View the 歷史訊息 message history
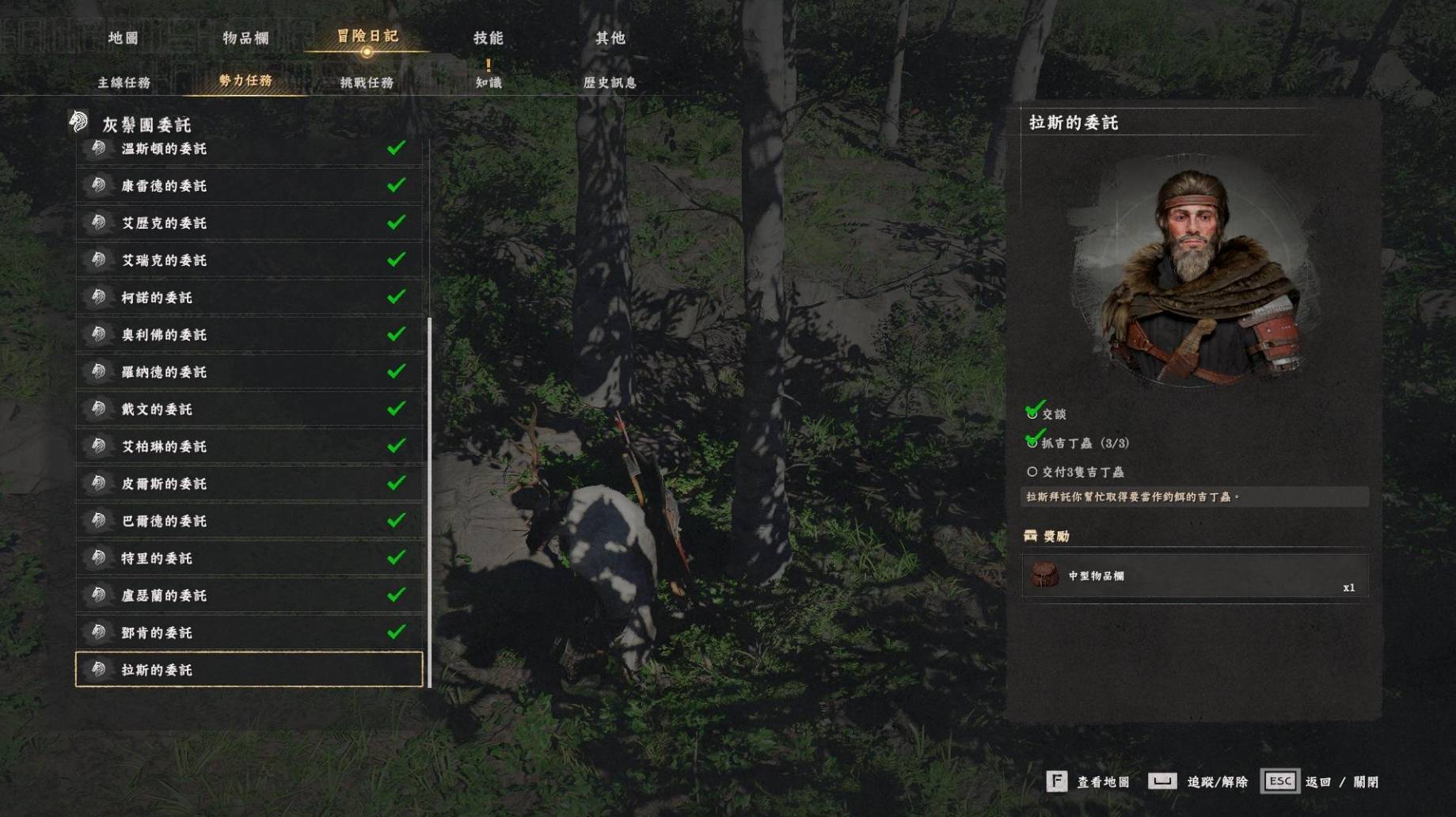The height and width of the screenshot is (817, 1456). click(x=610, y=82)
